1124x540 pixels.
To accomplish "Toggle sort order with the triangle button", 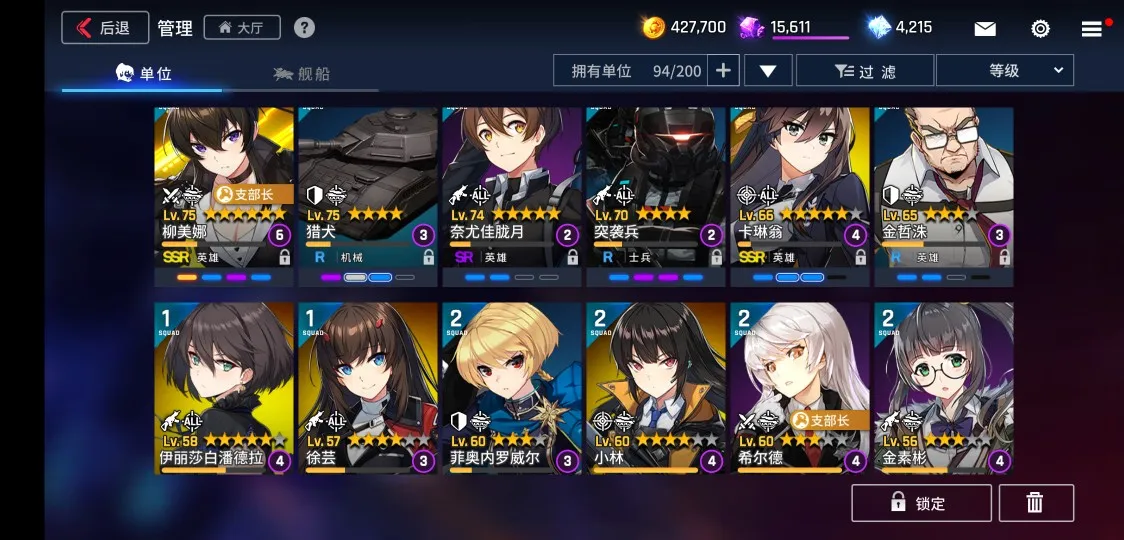I will pos(768,71).
